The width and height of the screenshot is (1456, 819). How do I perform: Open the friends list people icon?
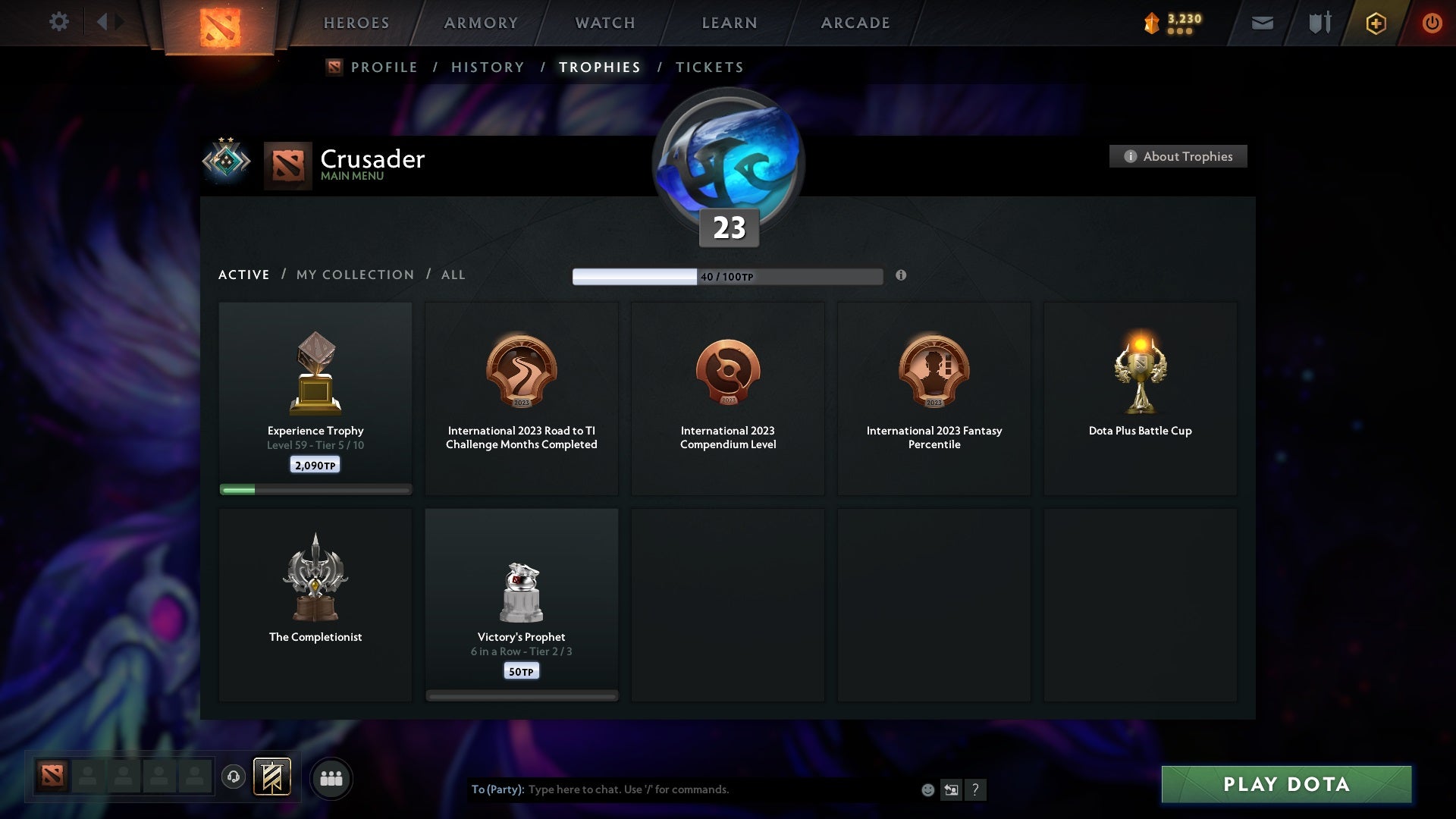point(331,778)
